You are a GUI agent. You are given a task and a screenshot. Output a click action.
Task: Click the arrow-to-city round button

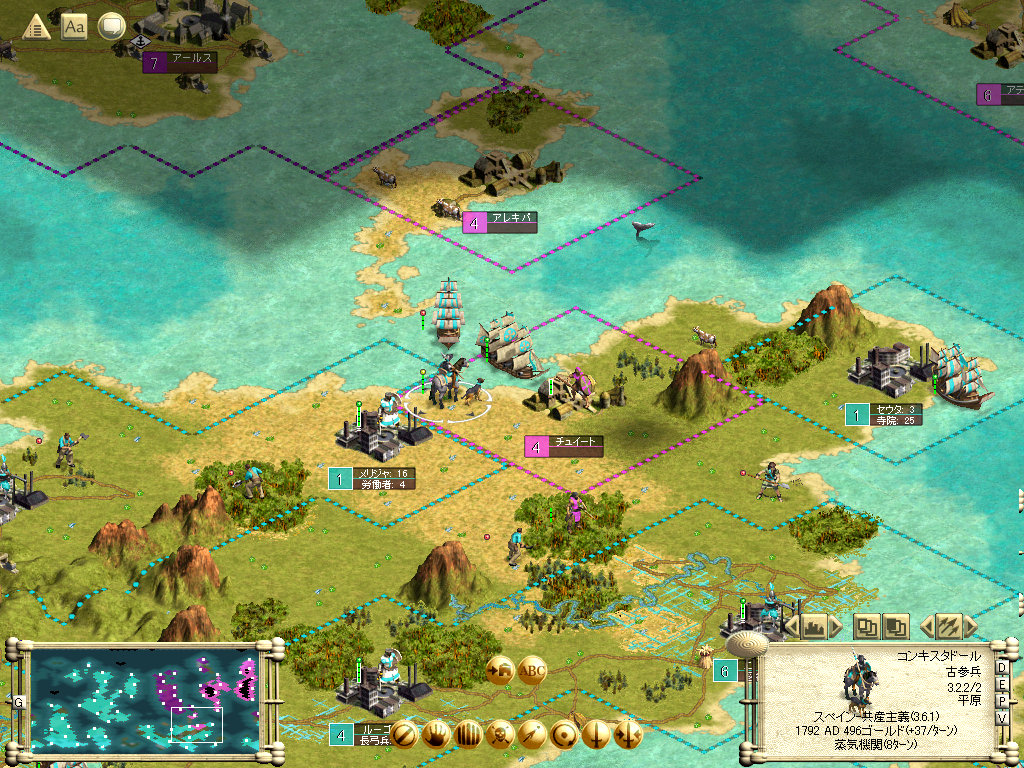(499, 670)
